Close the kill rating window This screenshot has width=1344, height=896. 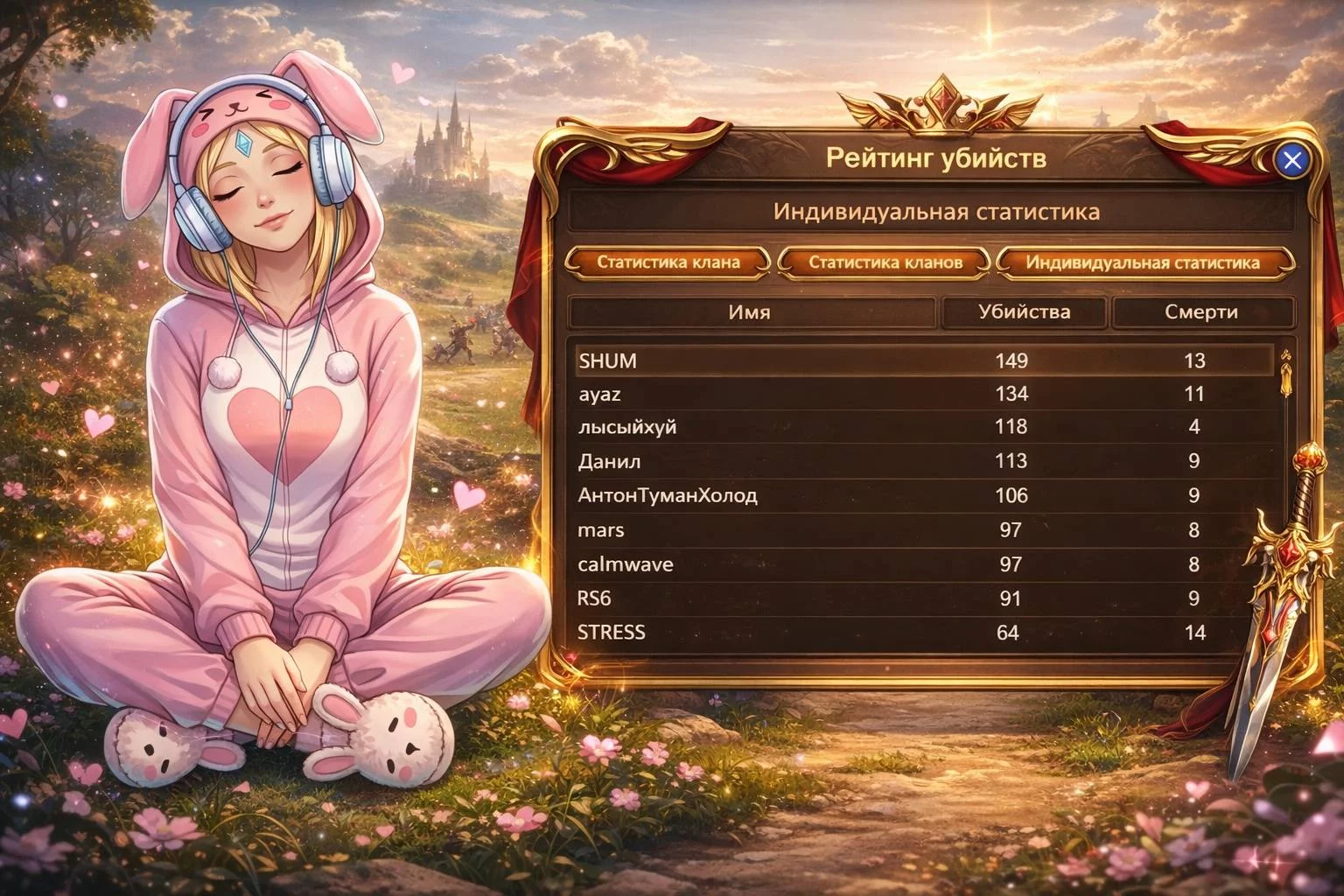tap(1291, 160)
